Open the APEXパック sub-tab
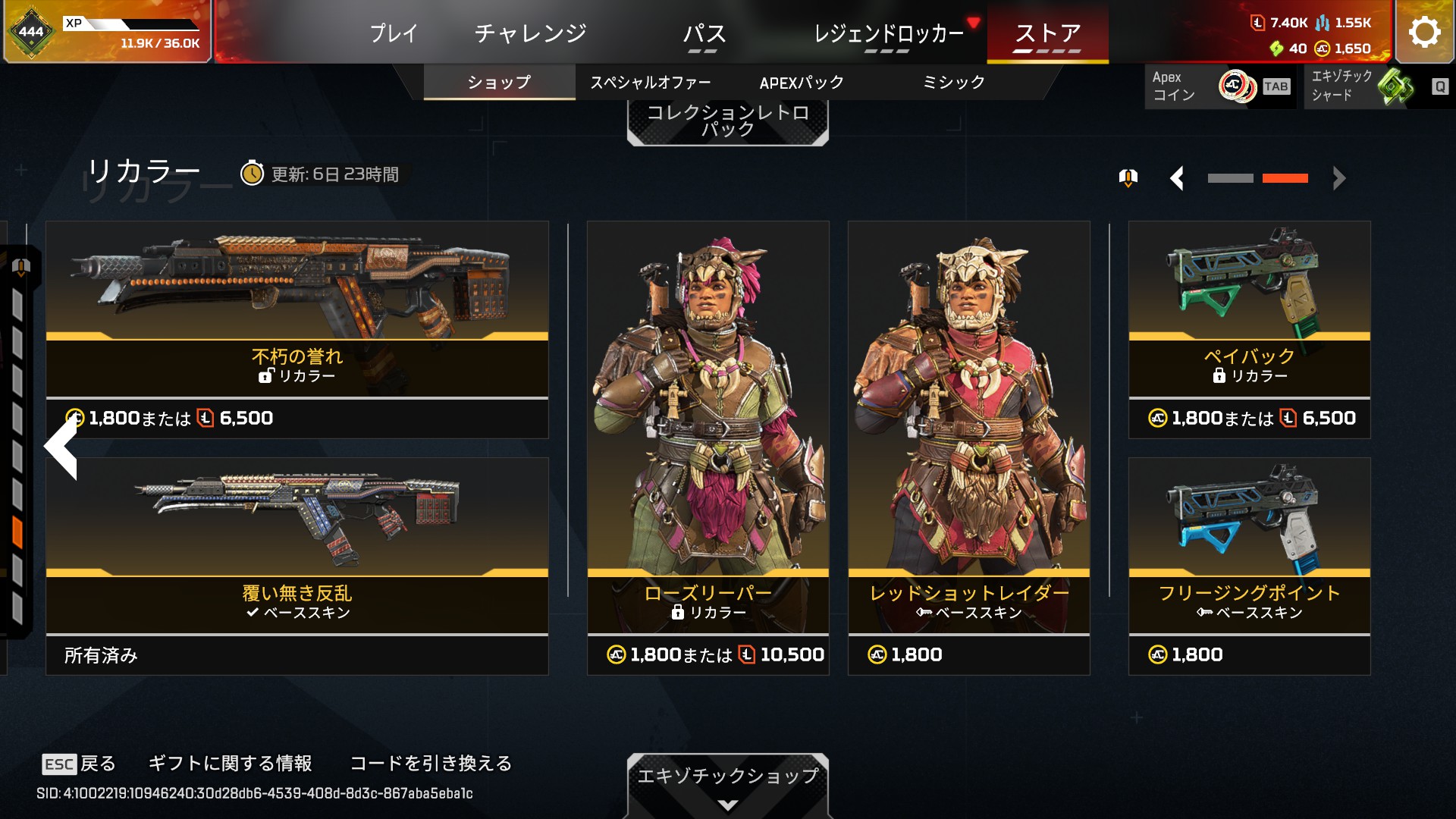The width and height of the screenshot is (1456, 819). click(802, 82)
